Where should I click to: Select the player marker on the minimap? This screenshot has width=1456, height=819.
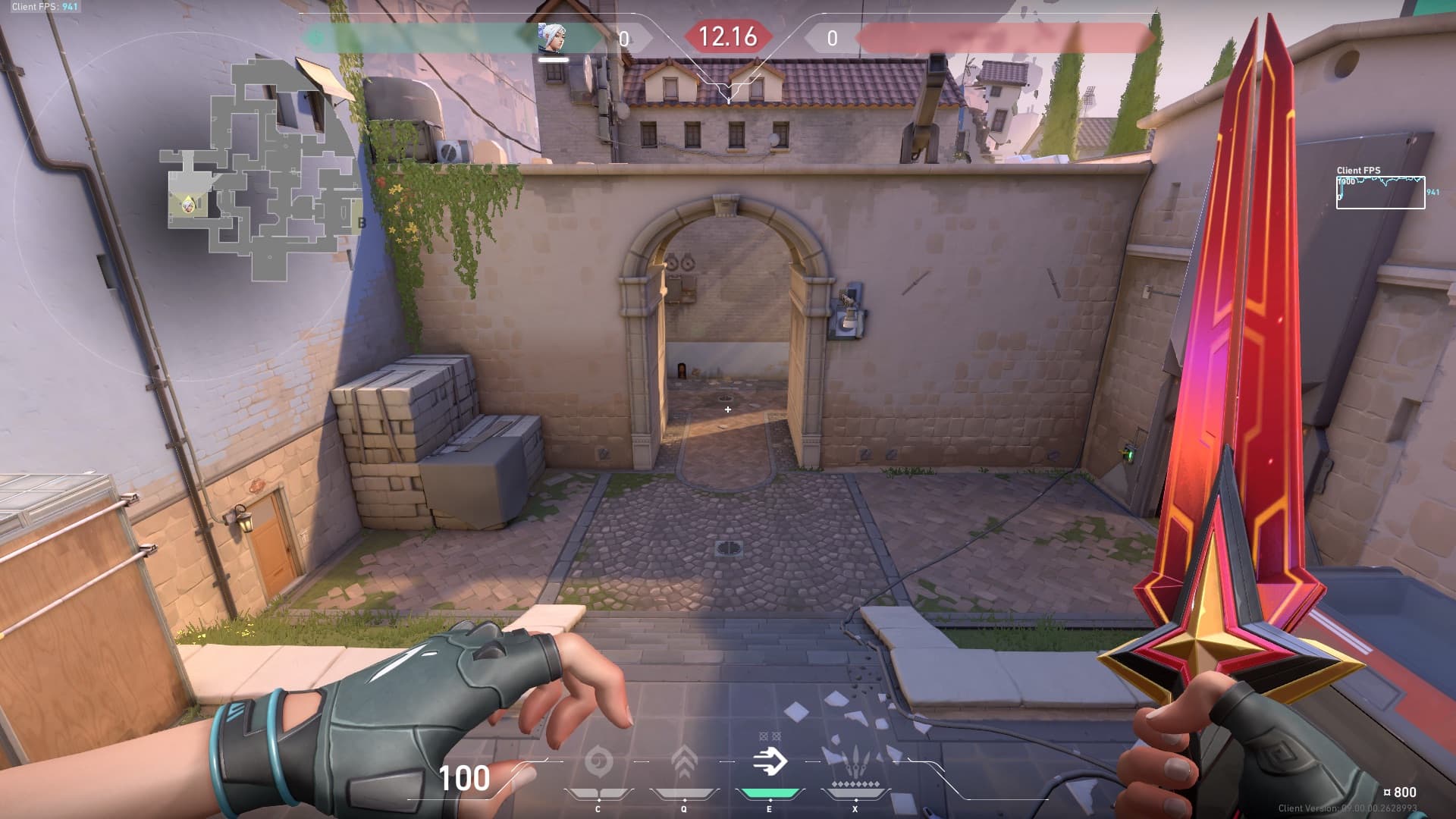187,203
